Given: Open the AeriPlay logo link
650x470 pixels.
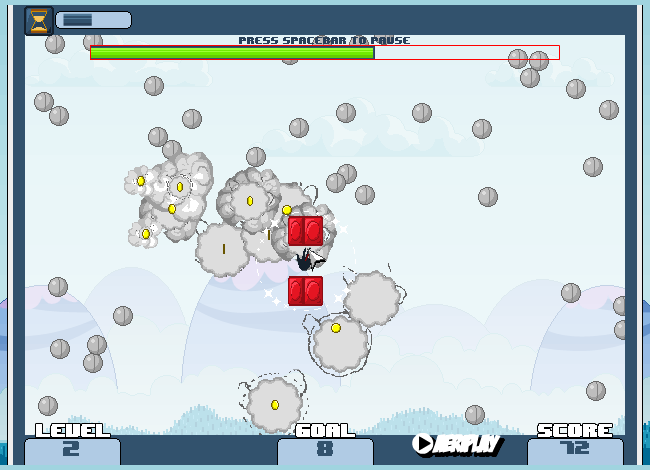Looking at the screenshot, I should tap(457, 444).
